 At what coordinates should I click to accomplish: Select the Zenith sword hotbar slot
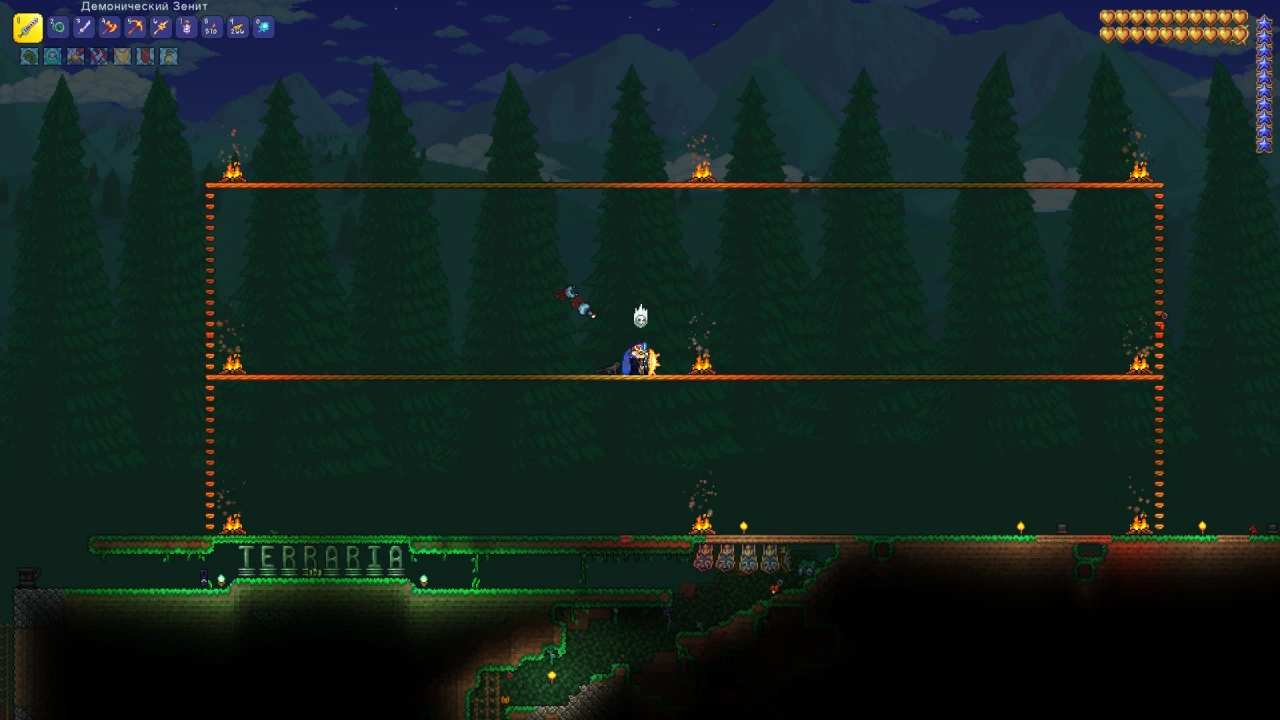(28, 27)
